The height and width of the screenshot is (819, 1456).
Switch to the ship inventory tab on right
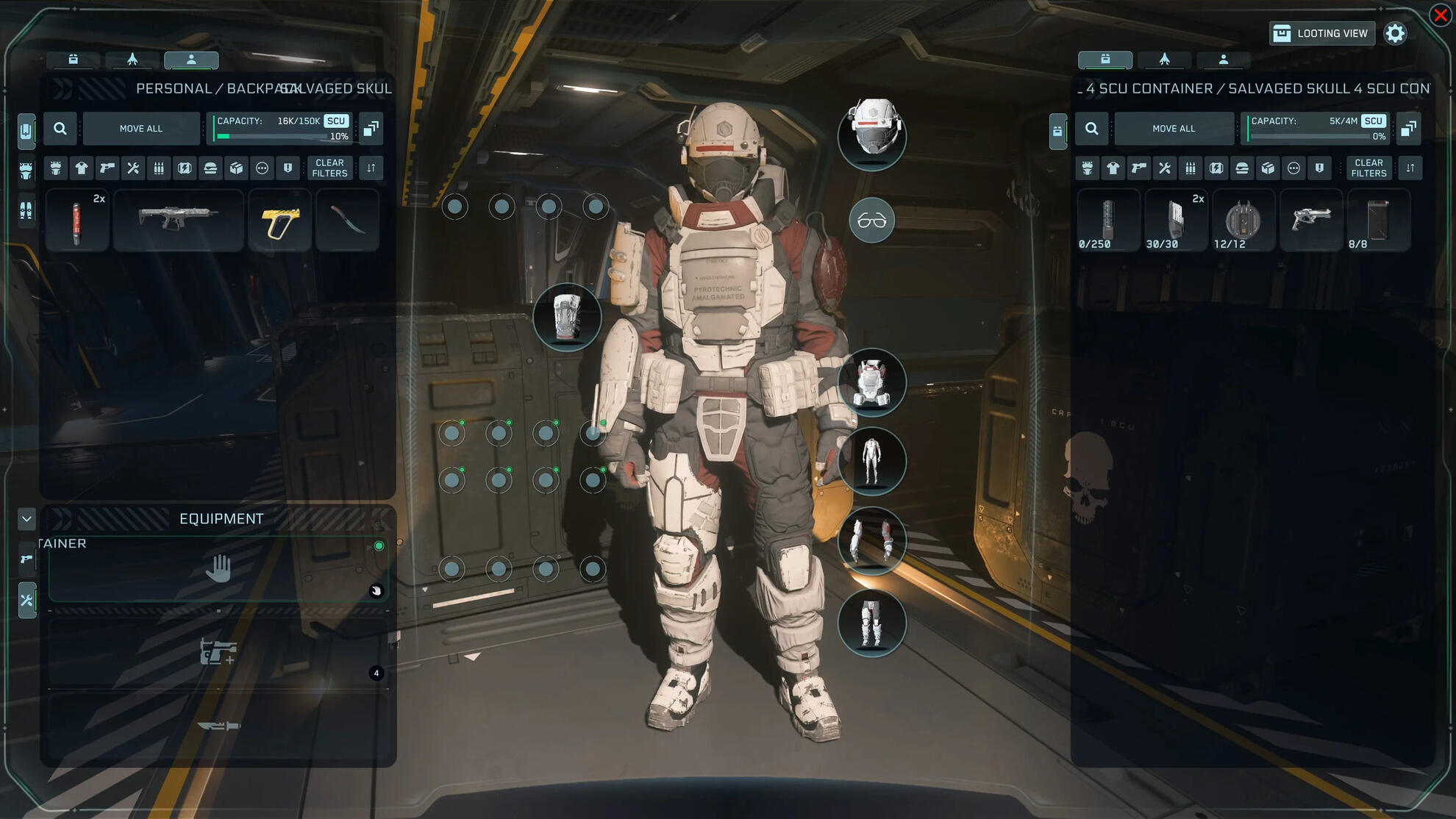tap(1166, 60)
